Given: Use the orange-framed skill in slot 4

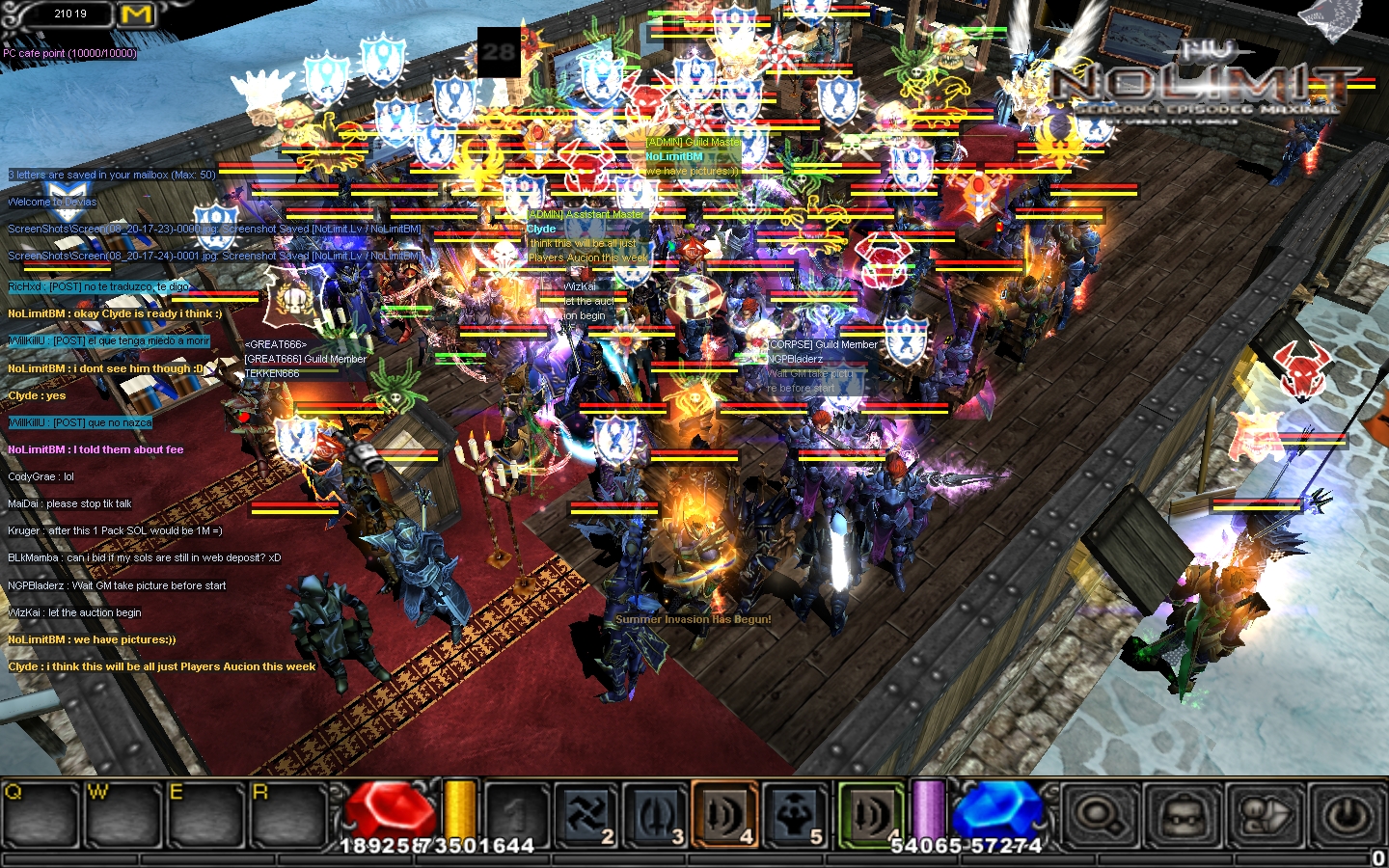Looking at the screenshot, I should pos(725,815).
